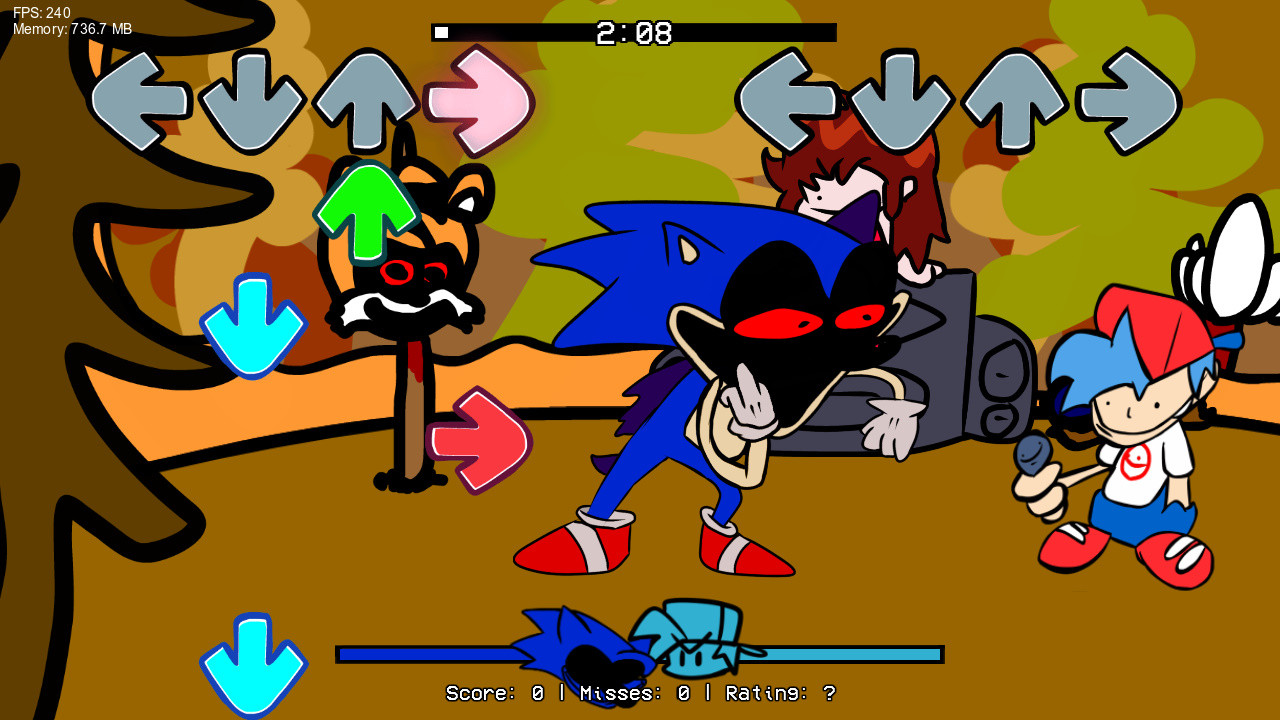Select the falling green up-arrow note
Screen dimensions: 1280x720
tap(372, 212)
